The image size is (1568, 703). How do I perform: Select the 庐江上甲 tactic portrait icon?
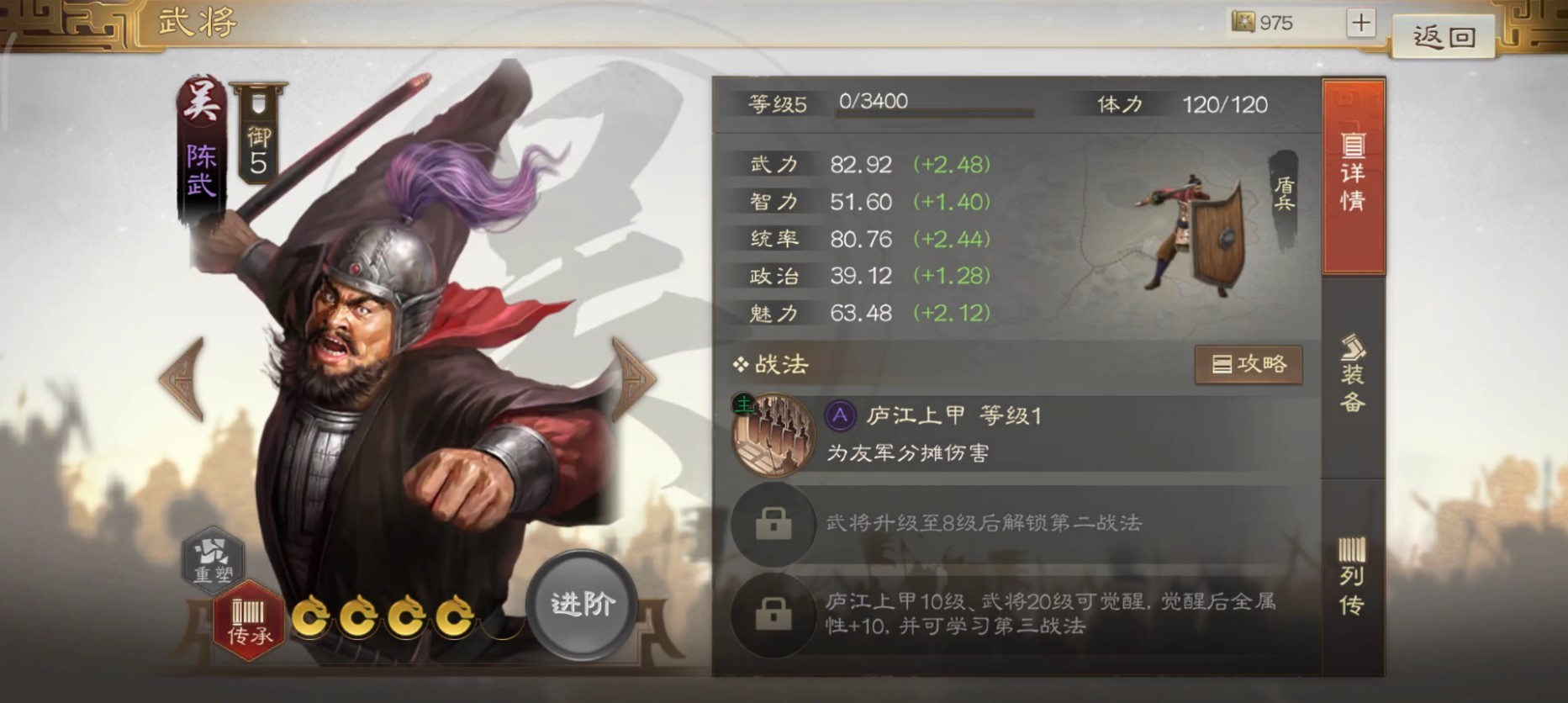(775, 434)
